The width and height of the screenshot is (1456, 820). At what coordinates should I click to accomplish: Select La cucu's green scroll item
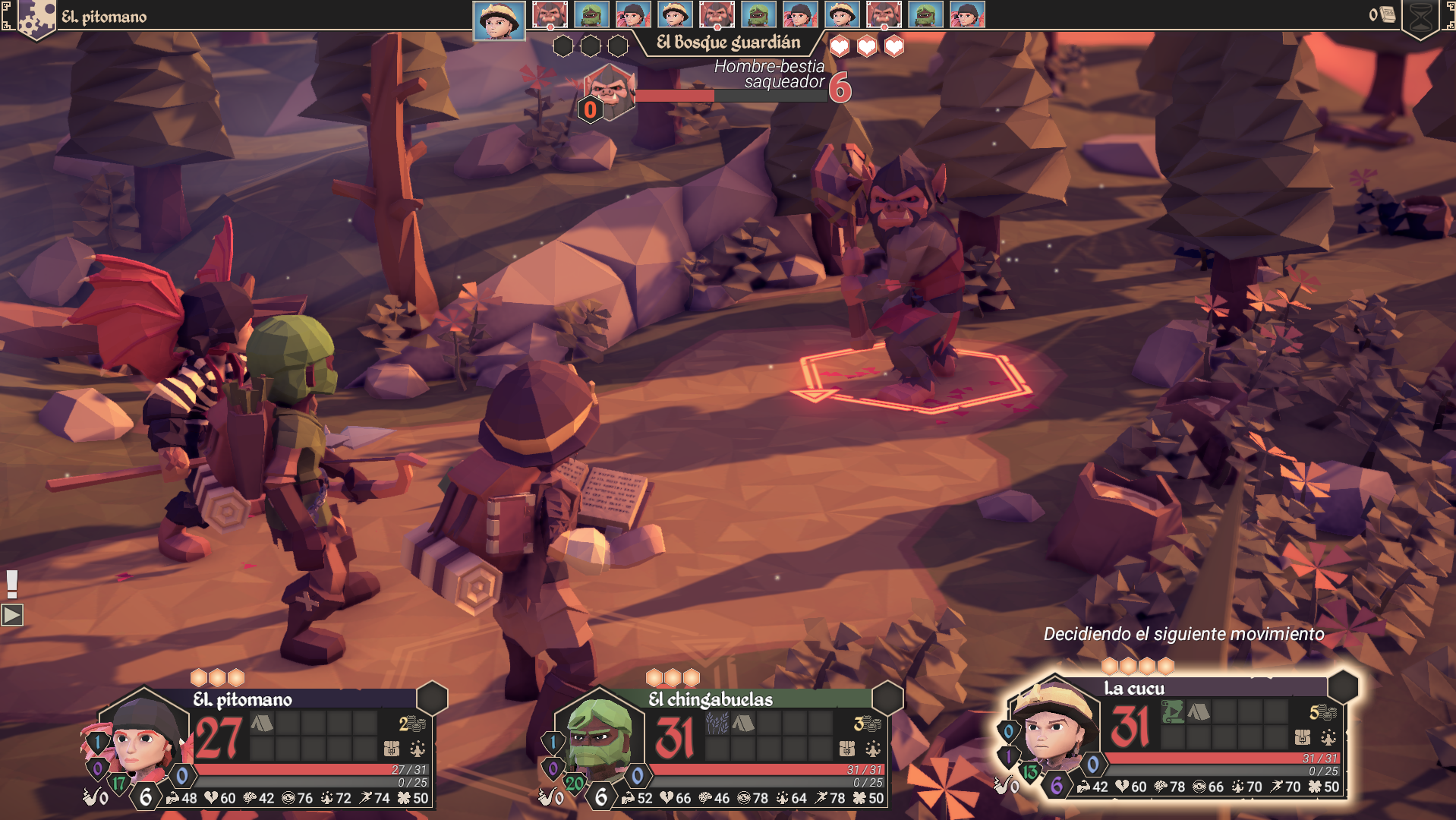[1173, 712]
